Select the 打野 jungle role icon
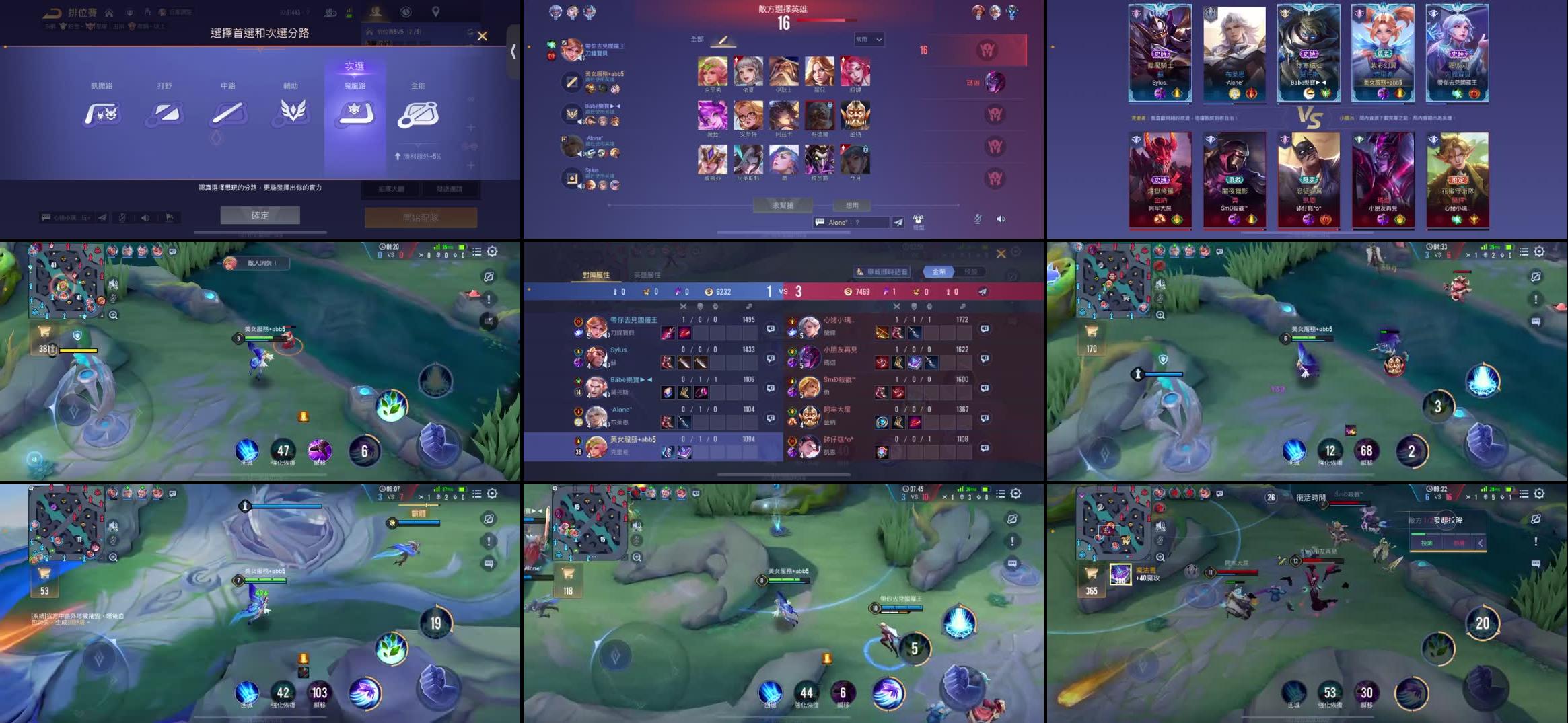Image resolution: width=1568 pixels, height=723 pixels. pos(164,114)
